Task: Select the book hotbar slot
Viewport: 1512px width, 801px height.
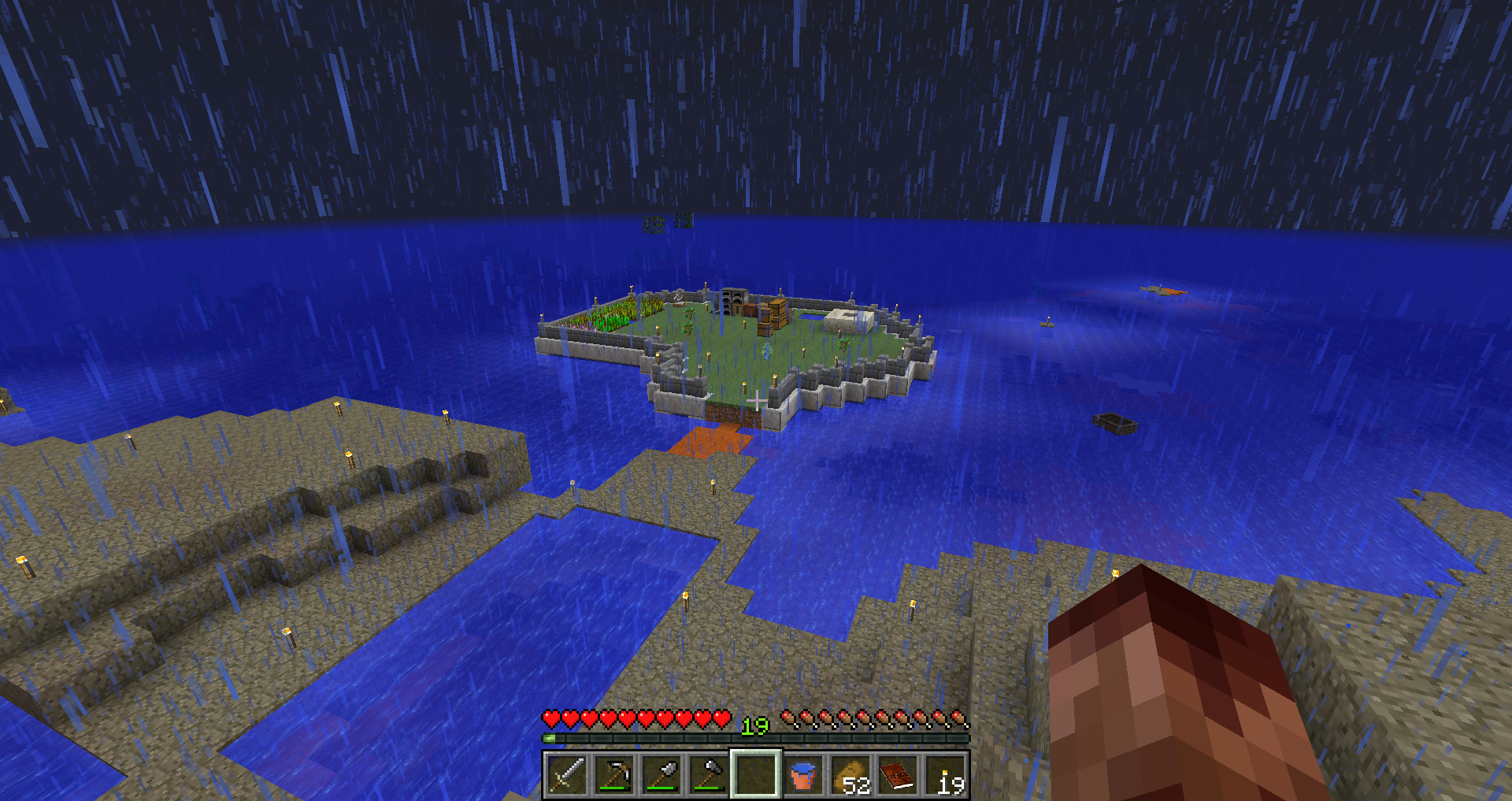Action: (x=898, y=775)
